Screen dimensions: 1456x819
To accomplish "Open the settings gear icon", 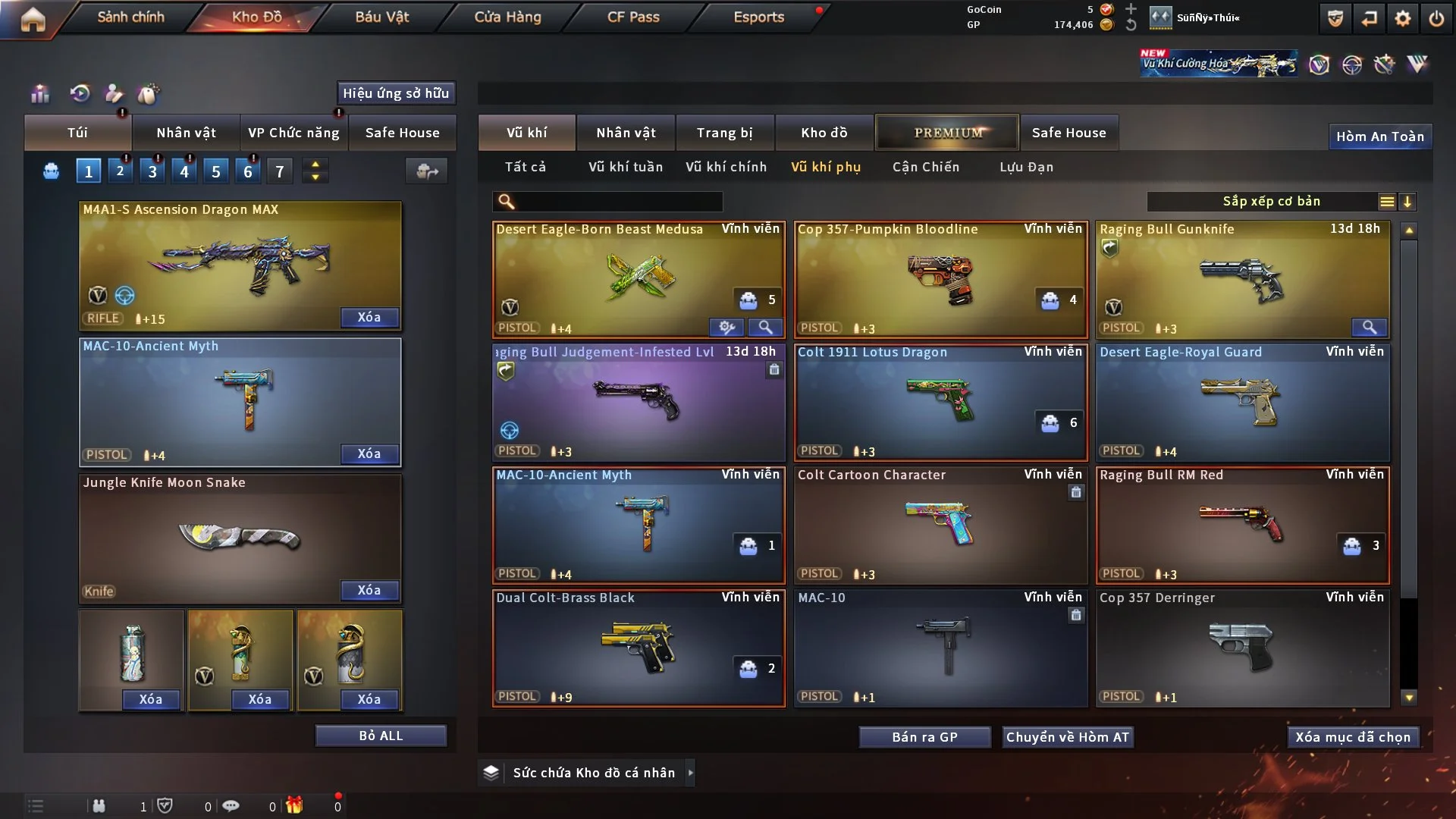I will [x=1402, y=18].
